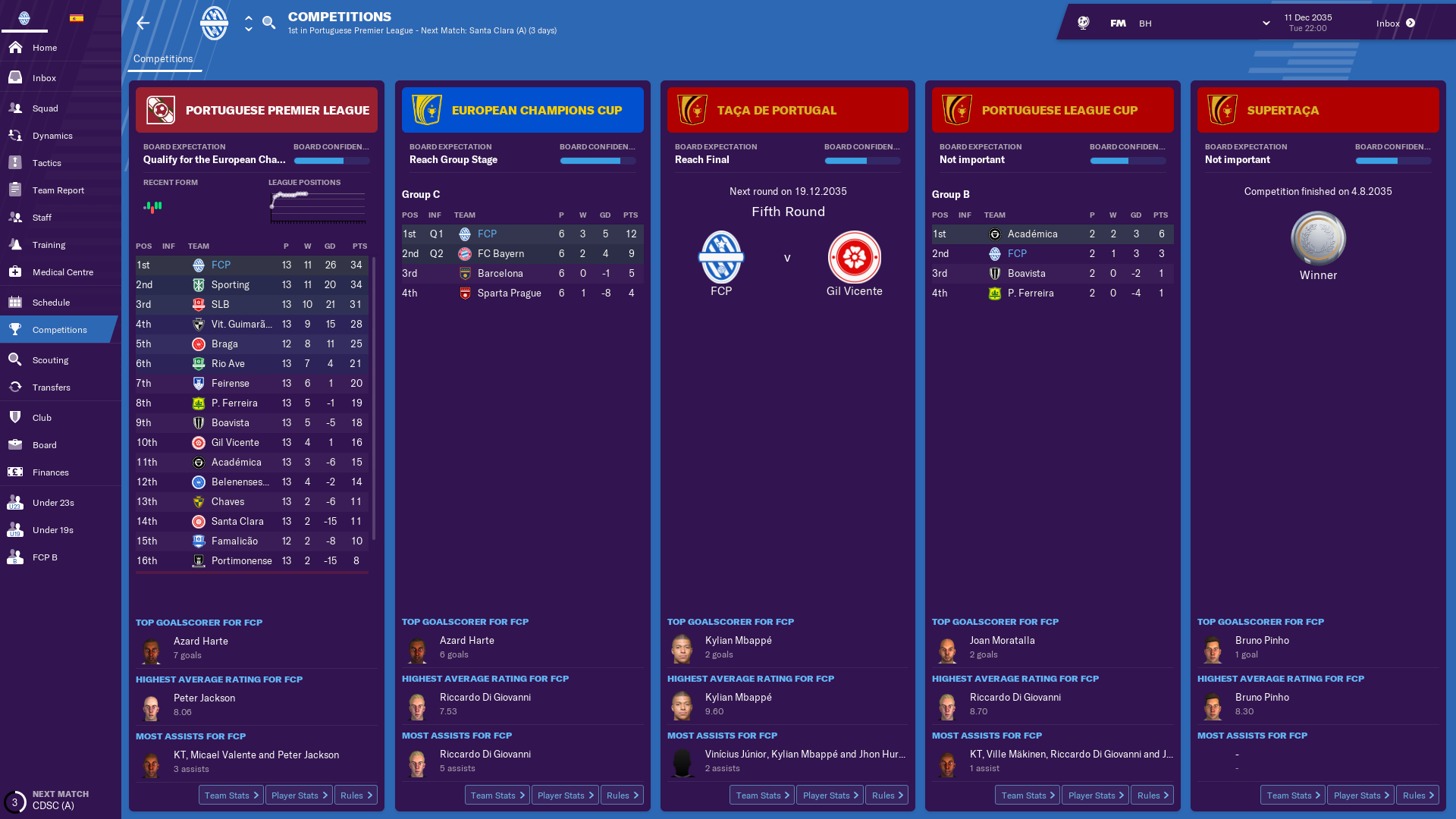This screenshot has height=819, width=1456.
Task: Open the Transfers section
Action: point(52,388)
